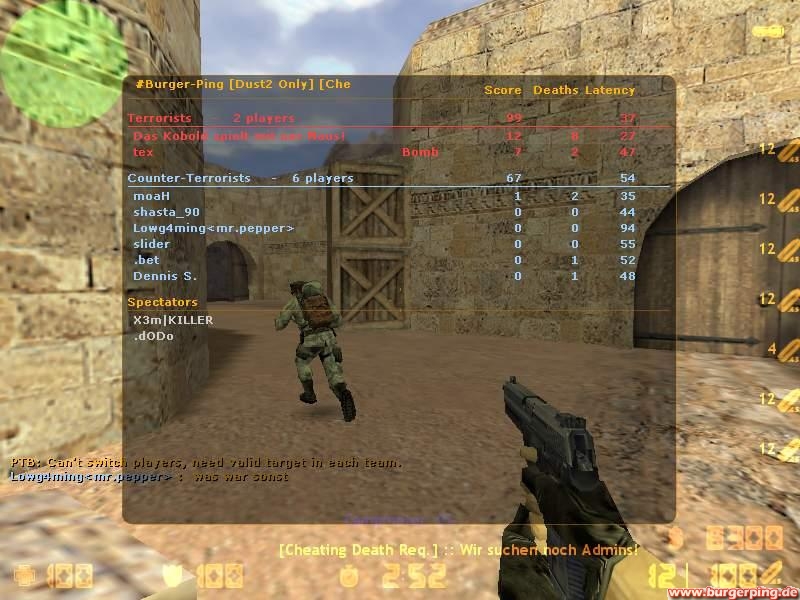Click on player slider's scoreboard row
Screen dimensions: 800x600
pyautogui.click(x=151, y=244)
